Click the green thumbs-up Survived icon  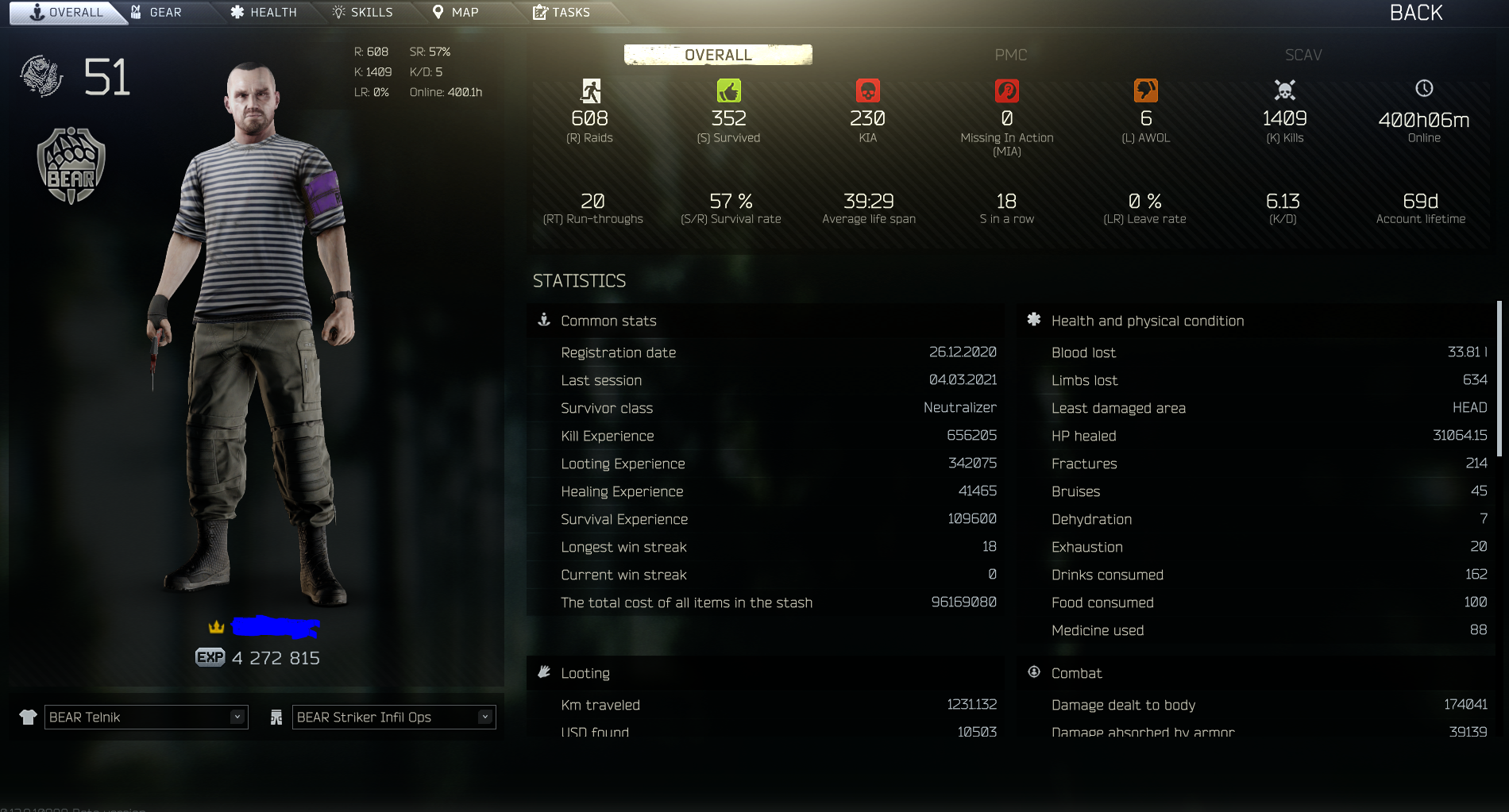(728, 90)
